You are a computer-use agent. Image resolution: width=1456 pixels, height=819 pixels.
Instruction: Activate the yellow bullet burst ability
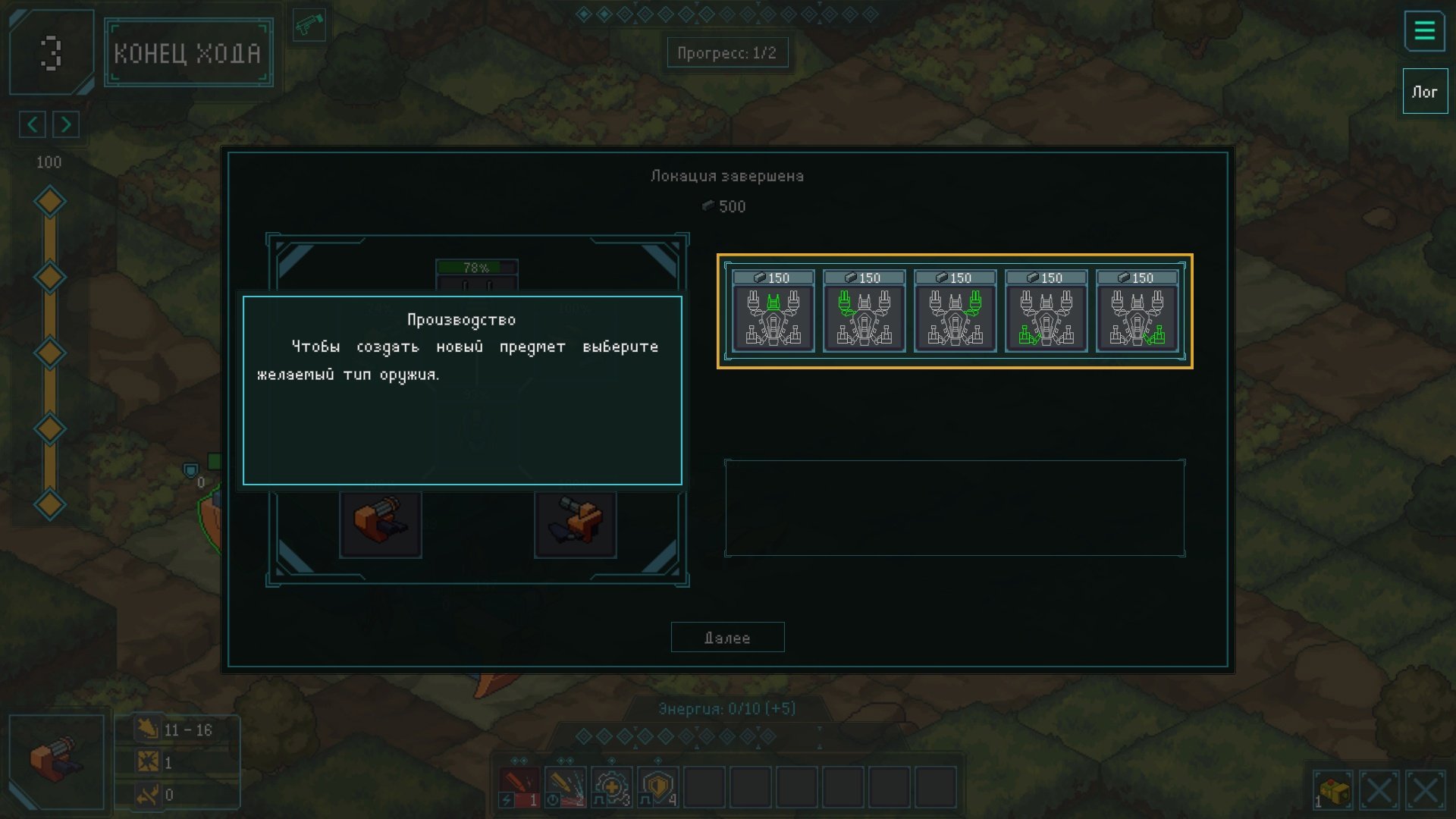(x=566, y=786)
